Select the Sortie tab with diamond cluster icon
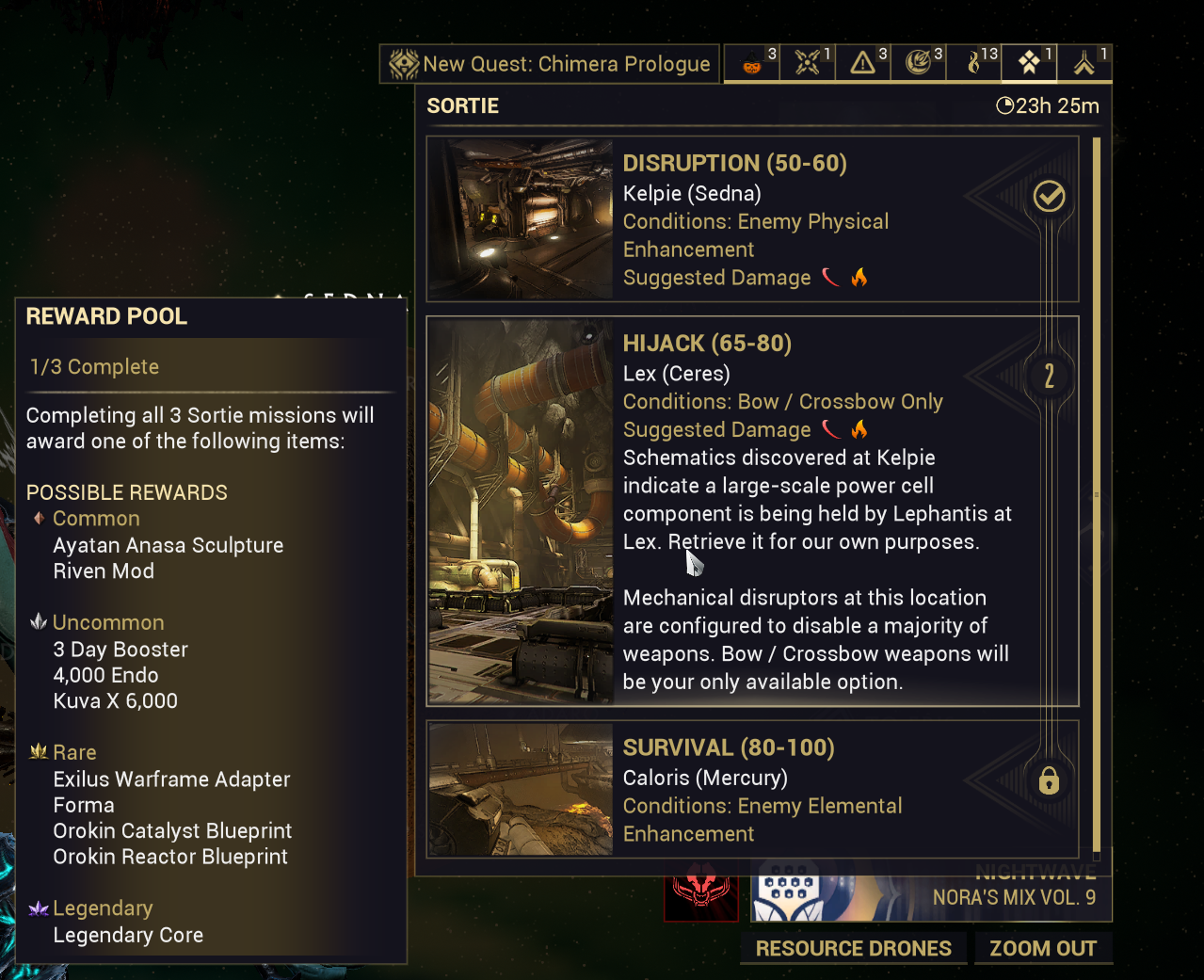 pos(1029,63)
